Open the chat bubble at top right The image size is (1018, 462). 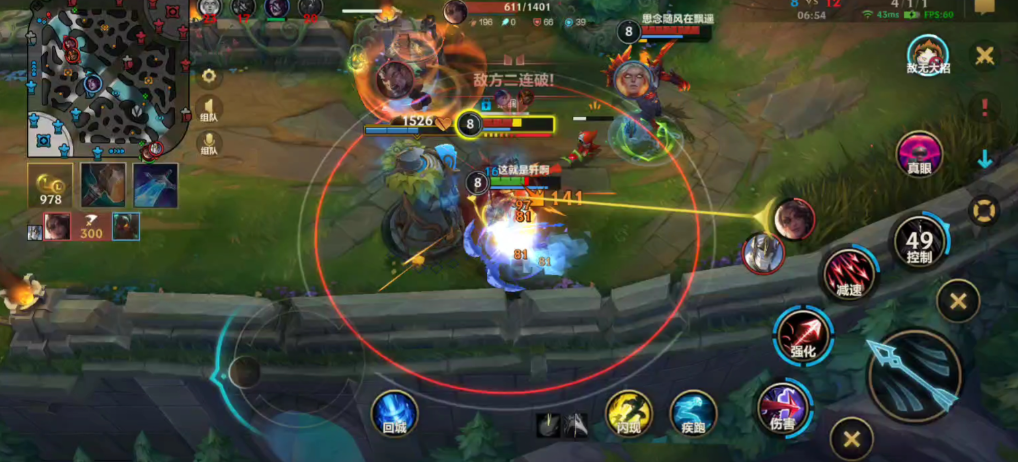(984, 8)
